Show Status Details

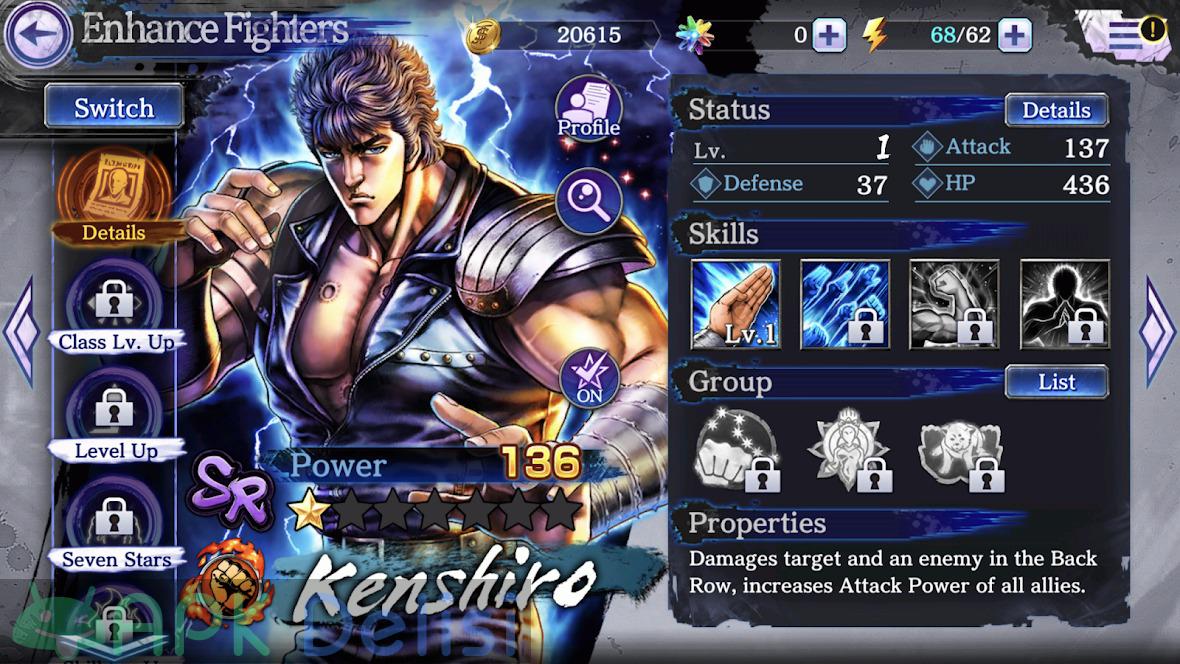click(1055, 110)
